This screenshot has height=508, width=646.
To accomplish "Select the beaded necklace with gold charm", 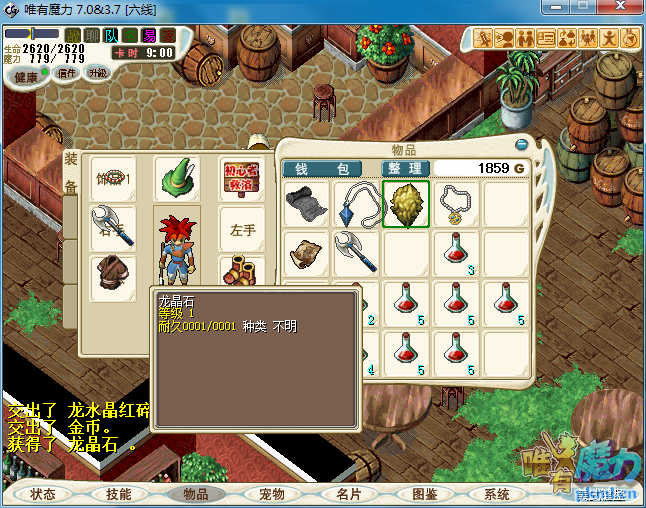I will 456,204.
